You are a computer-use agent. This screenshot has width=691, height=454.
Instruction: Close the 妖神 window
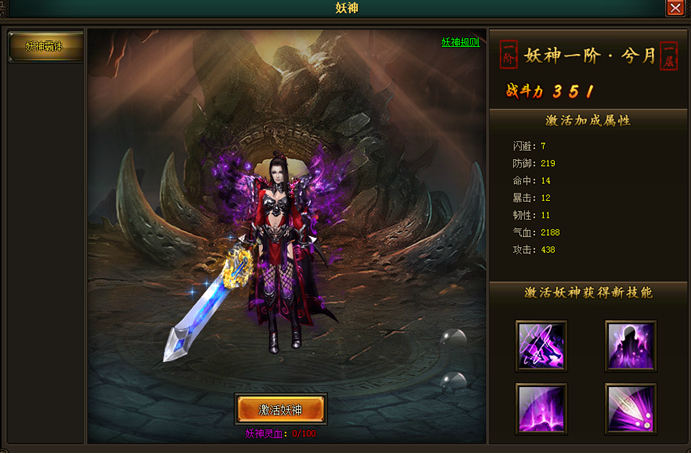click(x=675, y=8)
